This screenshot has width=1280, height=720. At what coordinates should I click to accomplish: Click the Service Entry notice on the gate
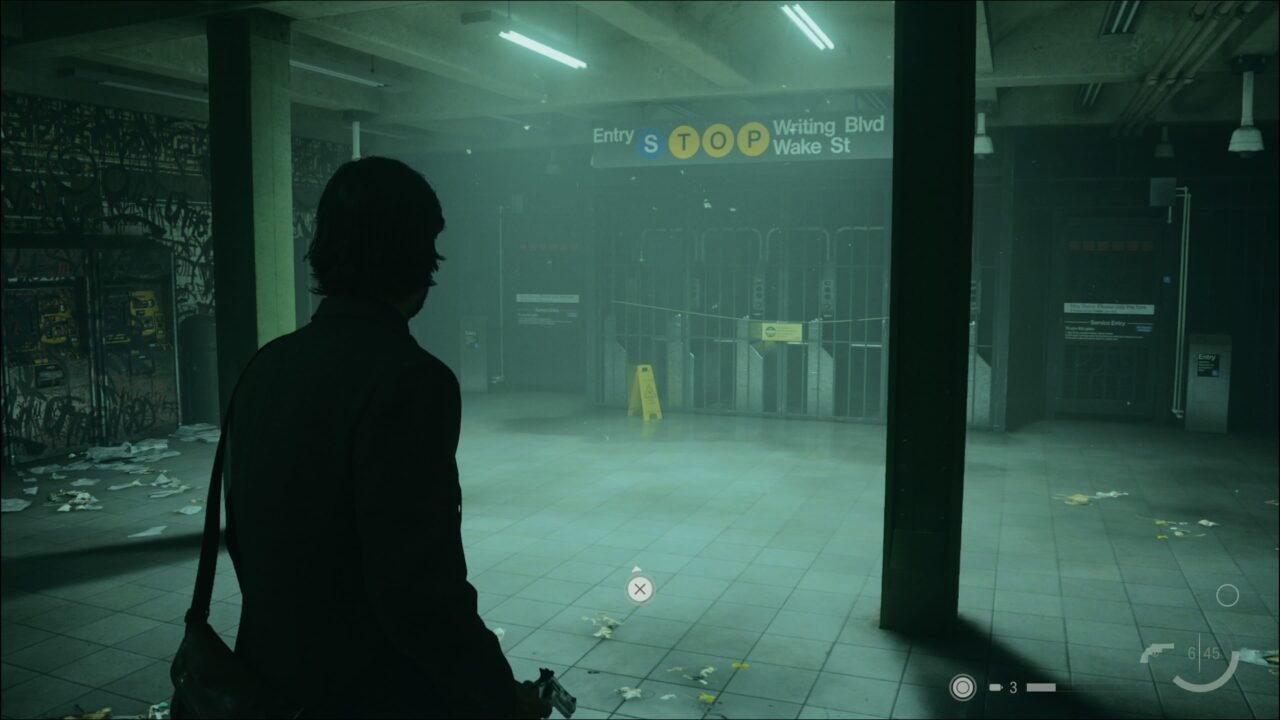[1108, 323]
